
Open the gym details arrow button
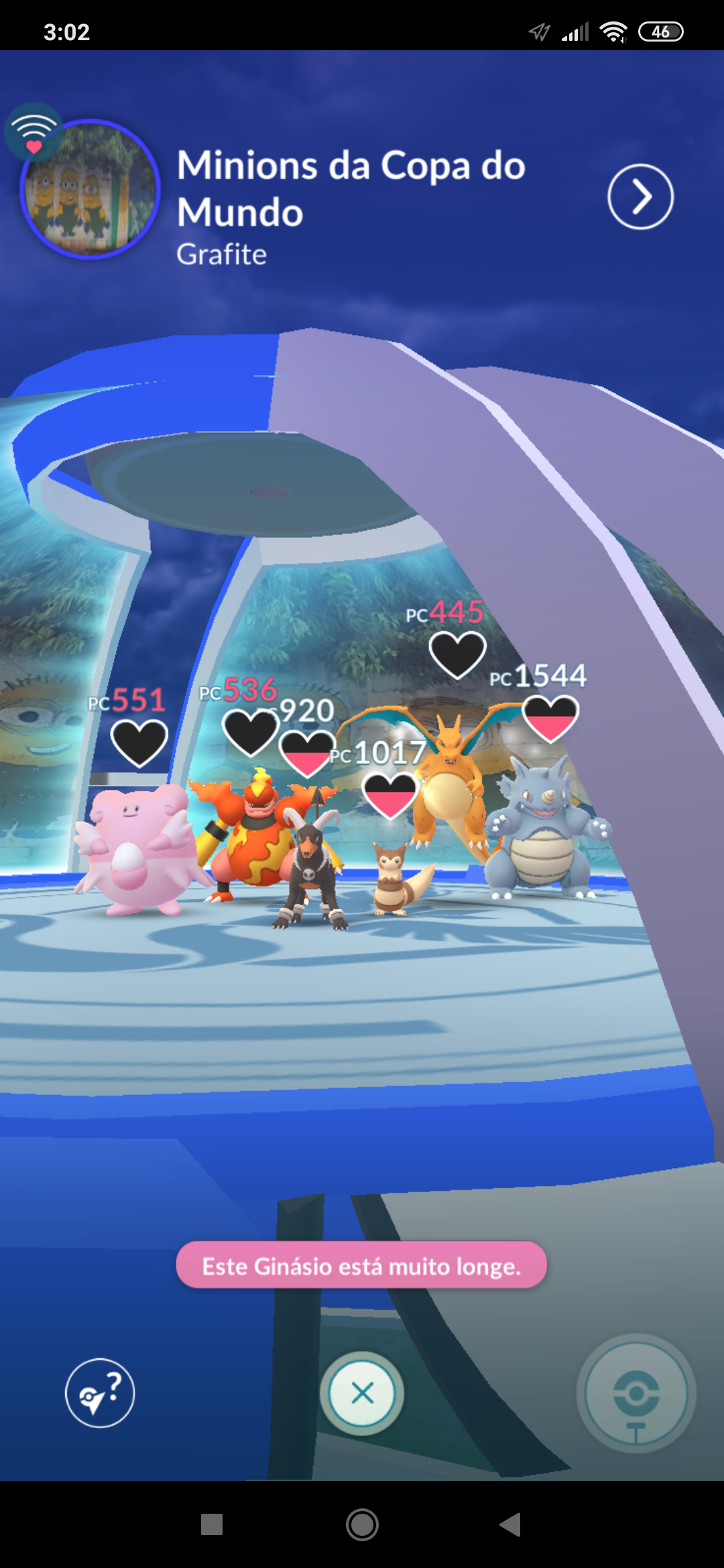tap(640, 196)
